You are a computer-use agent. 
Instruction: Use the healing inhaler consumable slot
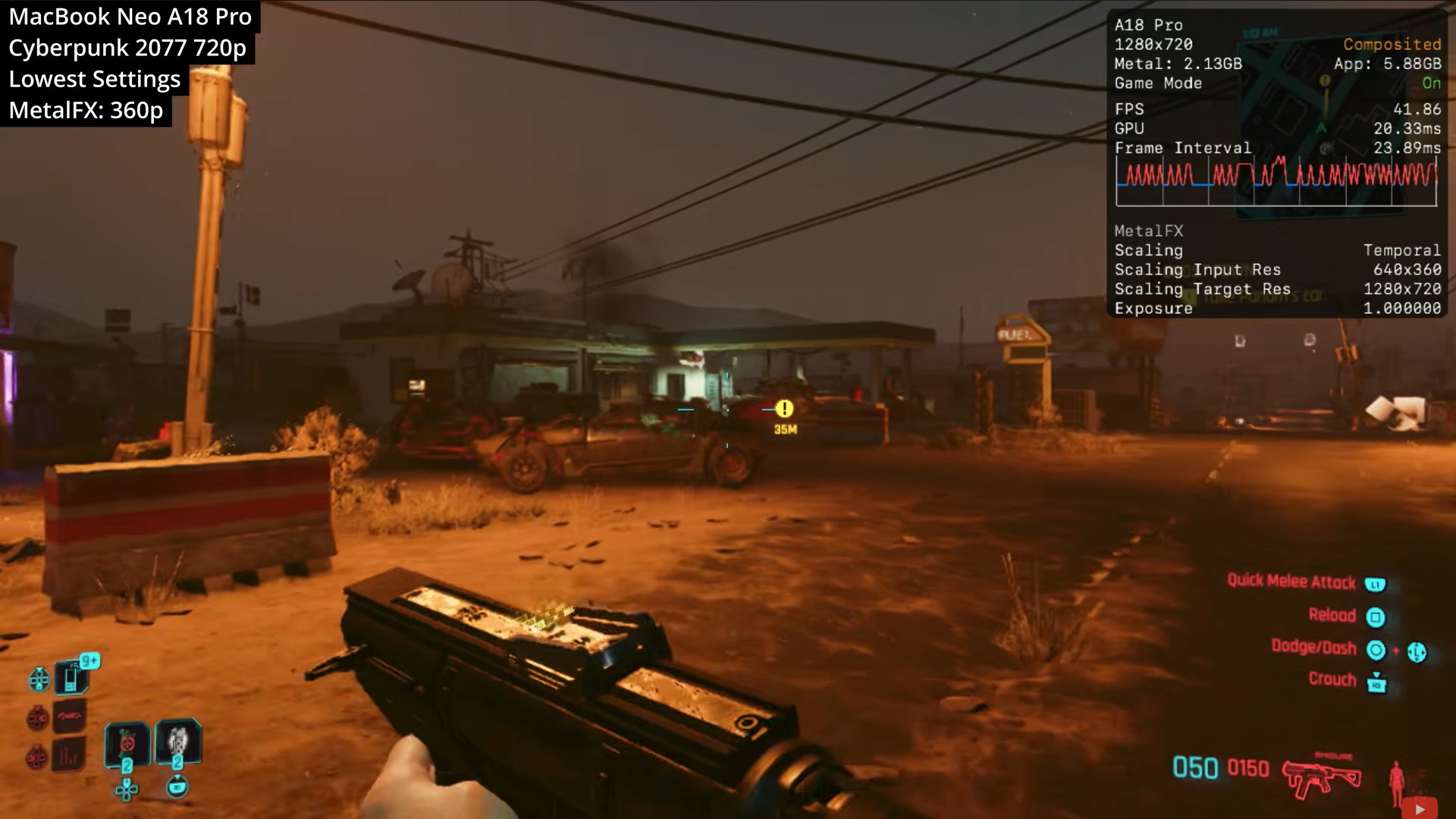[177, 742]
